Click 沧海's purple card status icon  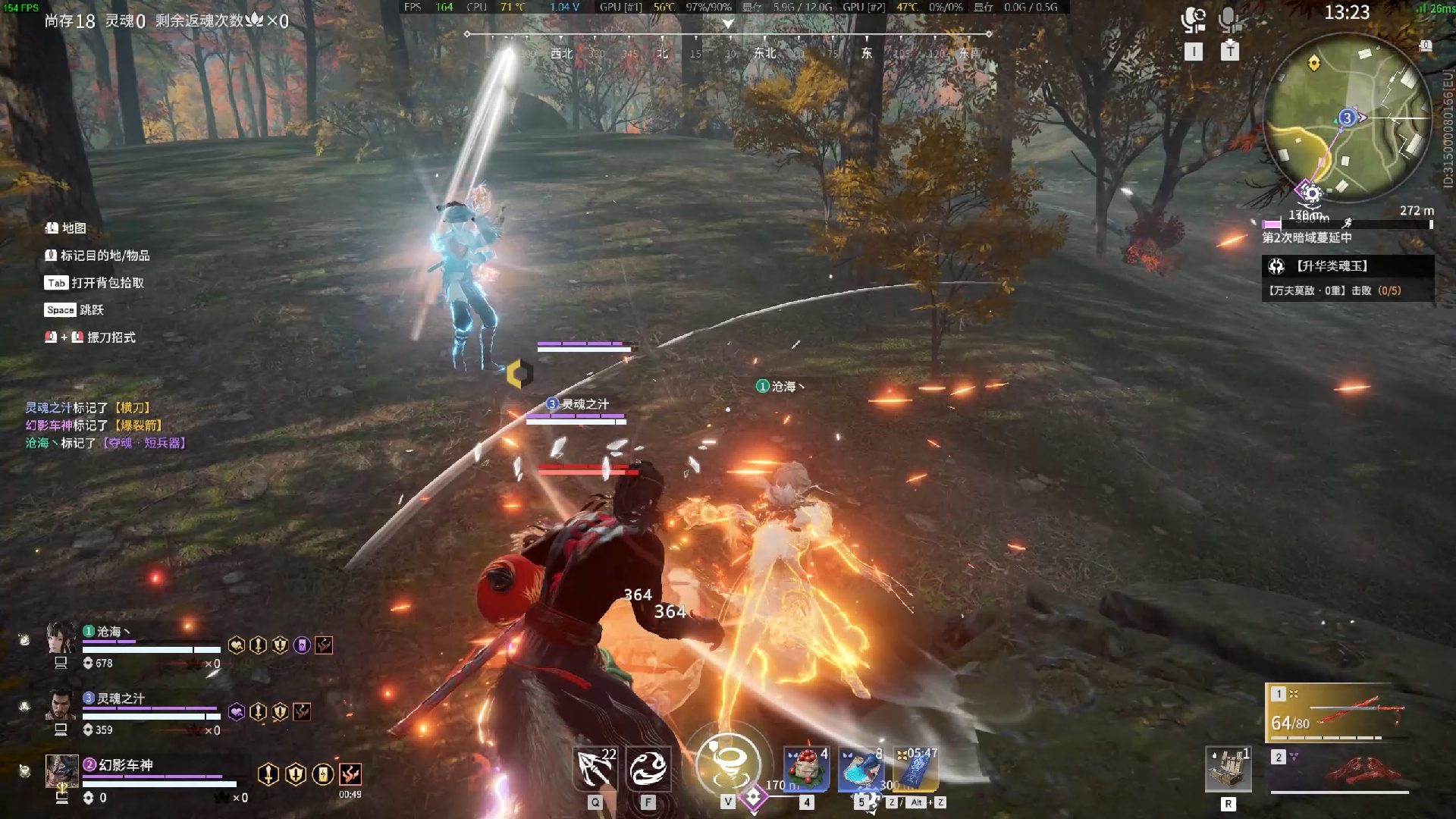(x=302, y=645)
